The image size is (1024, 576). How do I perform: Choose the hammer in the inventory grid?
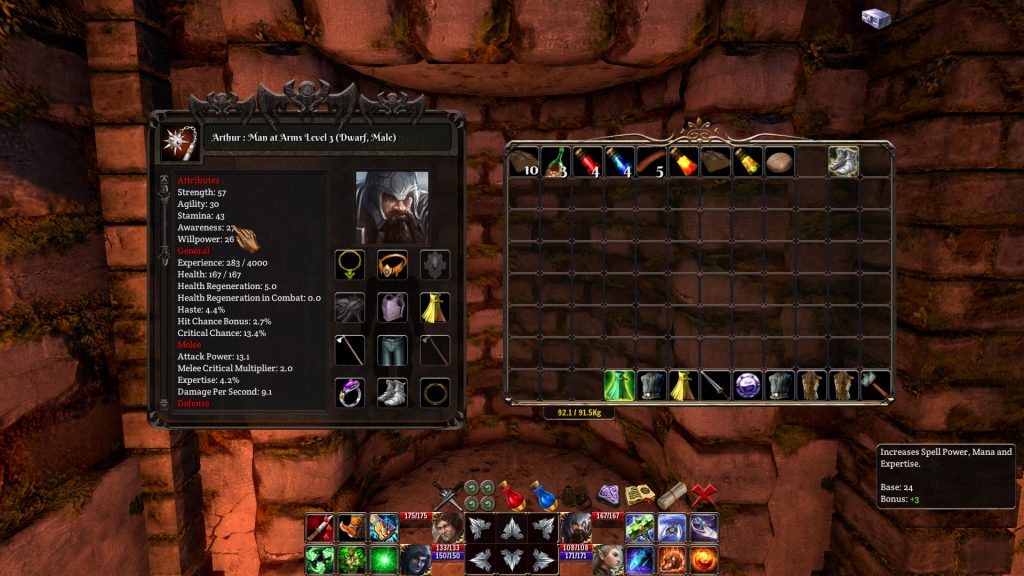pos(875,385)
